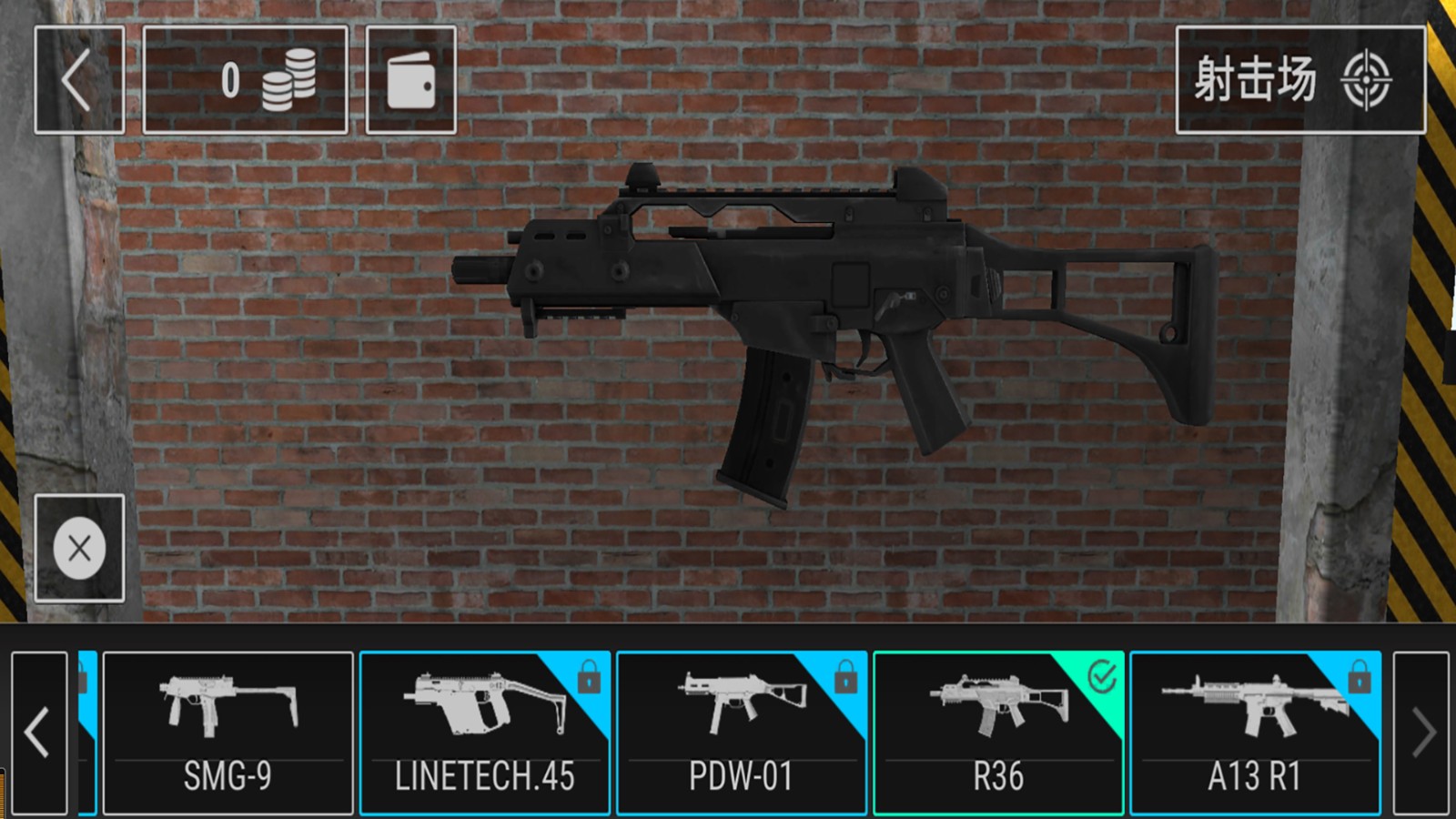
Task: Enter the 射击场 shooting range
Action: [x=1299, y=80]
